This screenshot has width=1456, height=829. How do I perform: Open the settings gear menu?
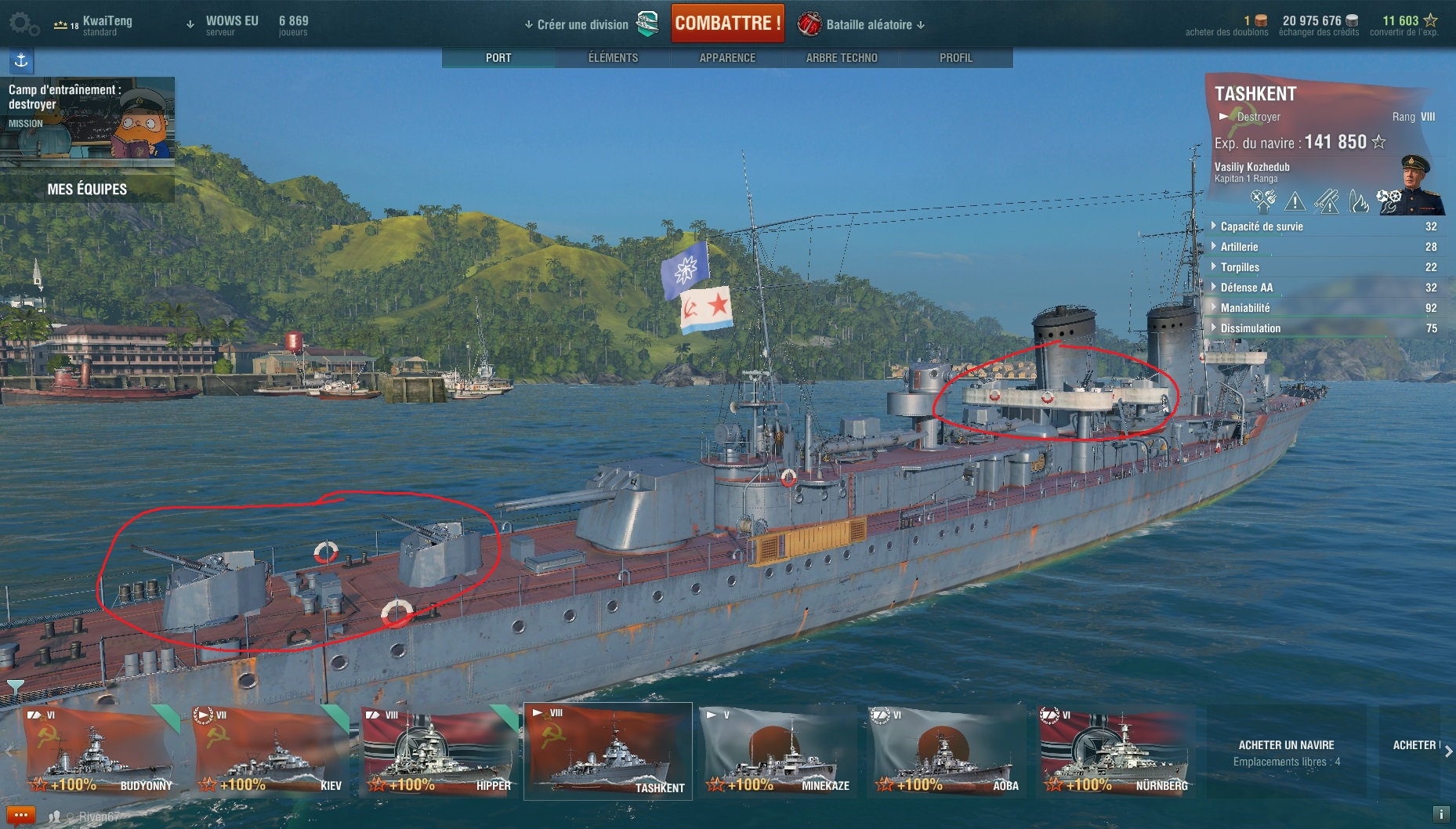coord(23,24)
